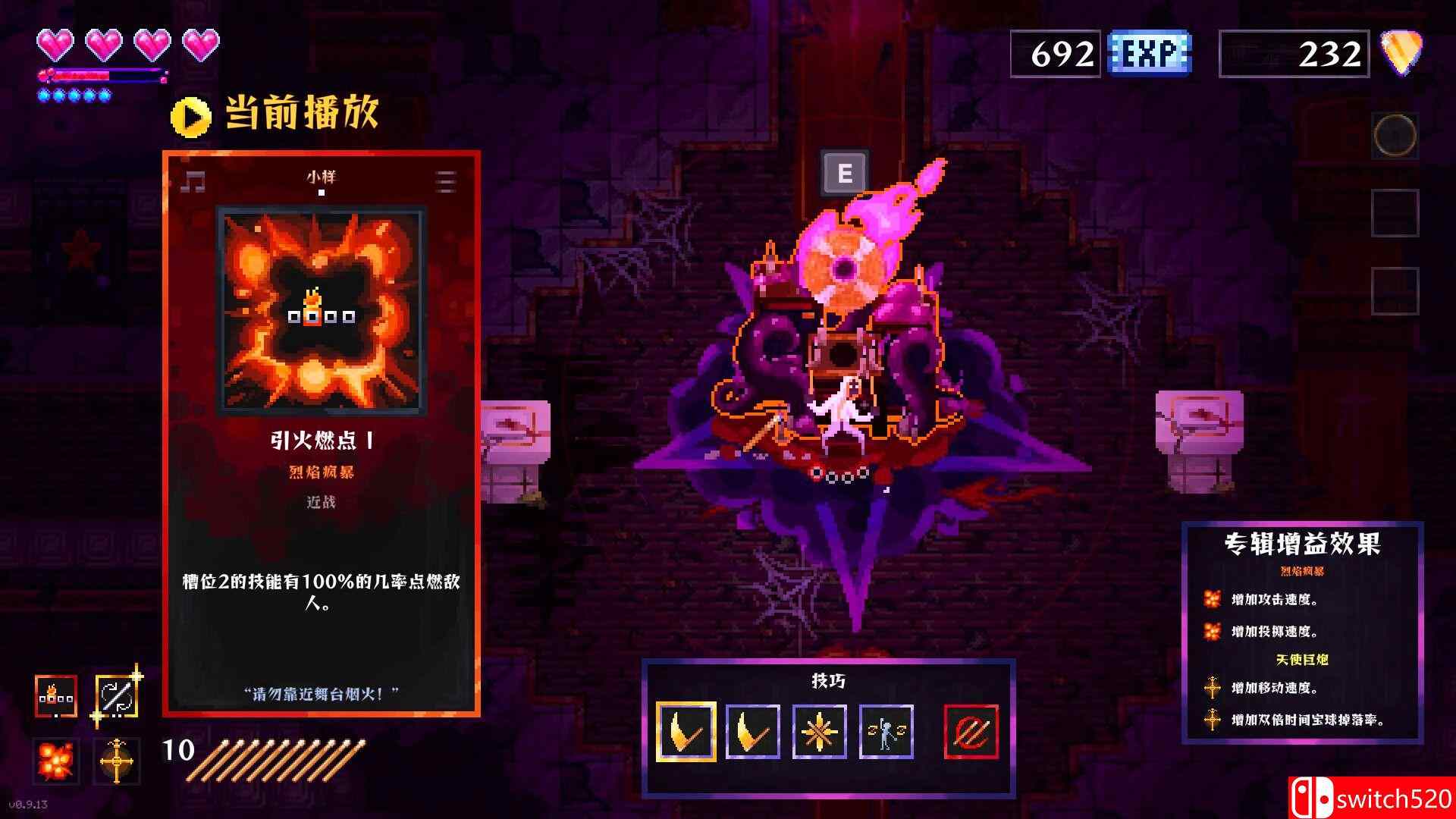
Task: Select the dancing figure skill icon
Action: (886, 730)
